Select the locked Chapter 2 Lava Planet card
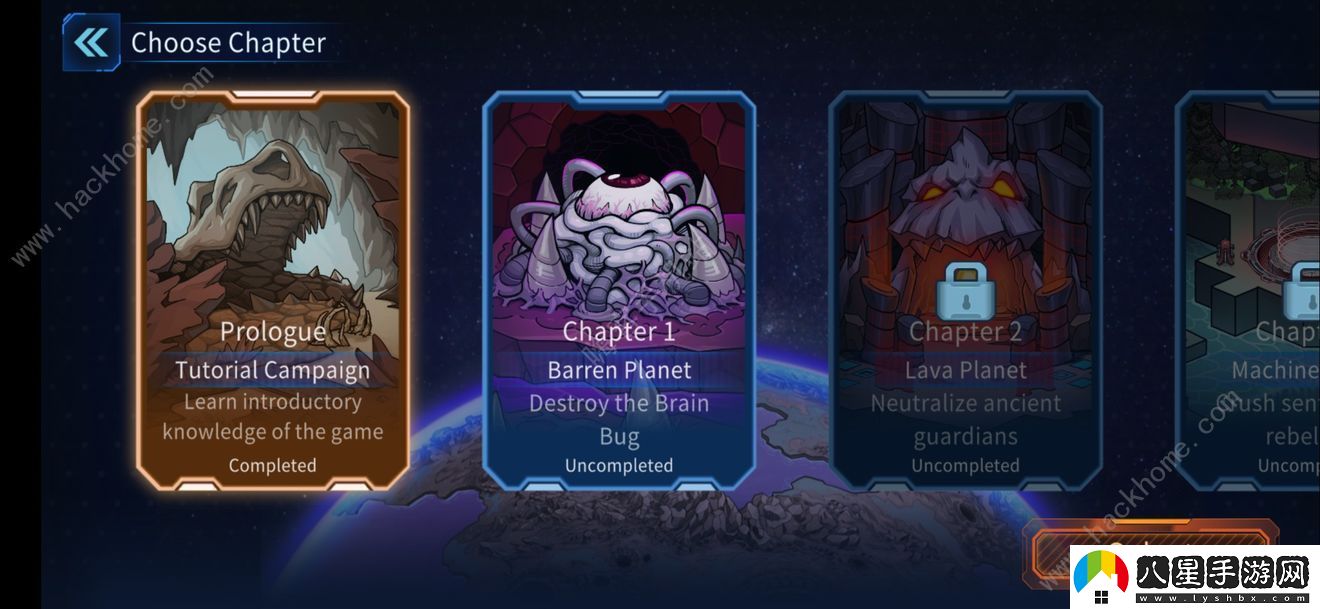Image resolution: width=1320 pixels, height=609 pixels. tap(965, 290)
